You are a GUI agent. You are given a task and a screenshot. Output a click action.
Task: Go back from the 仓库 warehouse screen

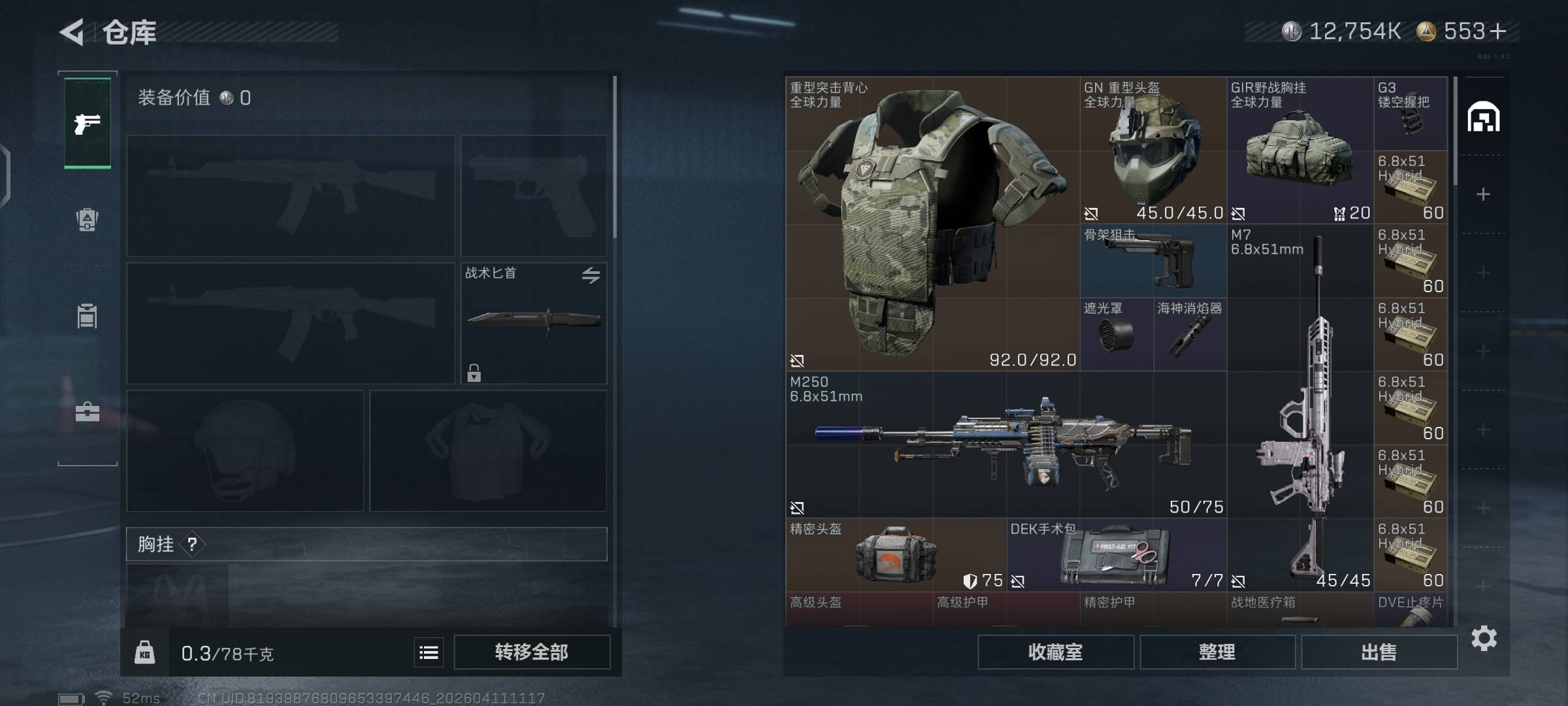[73, 32]
